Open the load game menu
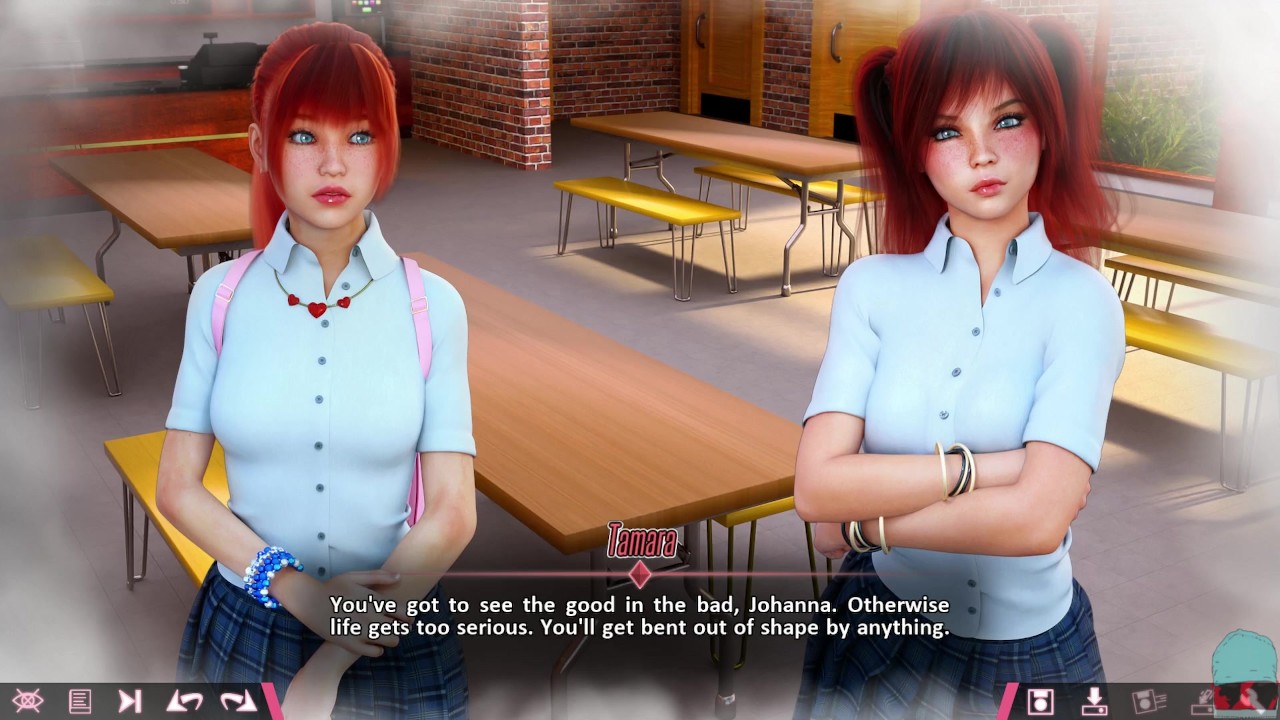The height and width of the screenshot is (720, 1280). (1095, 701)
